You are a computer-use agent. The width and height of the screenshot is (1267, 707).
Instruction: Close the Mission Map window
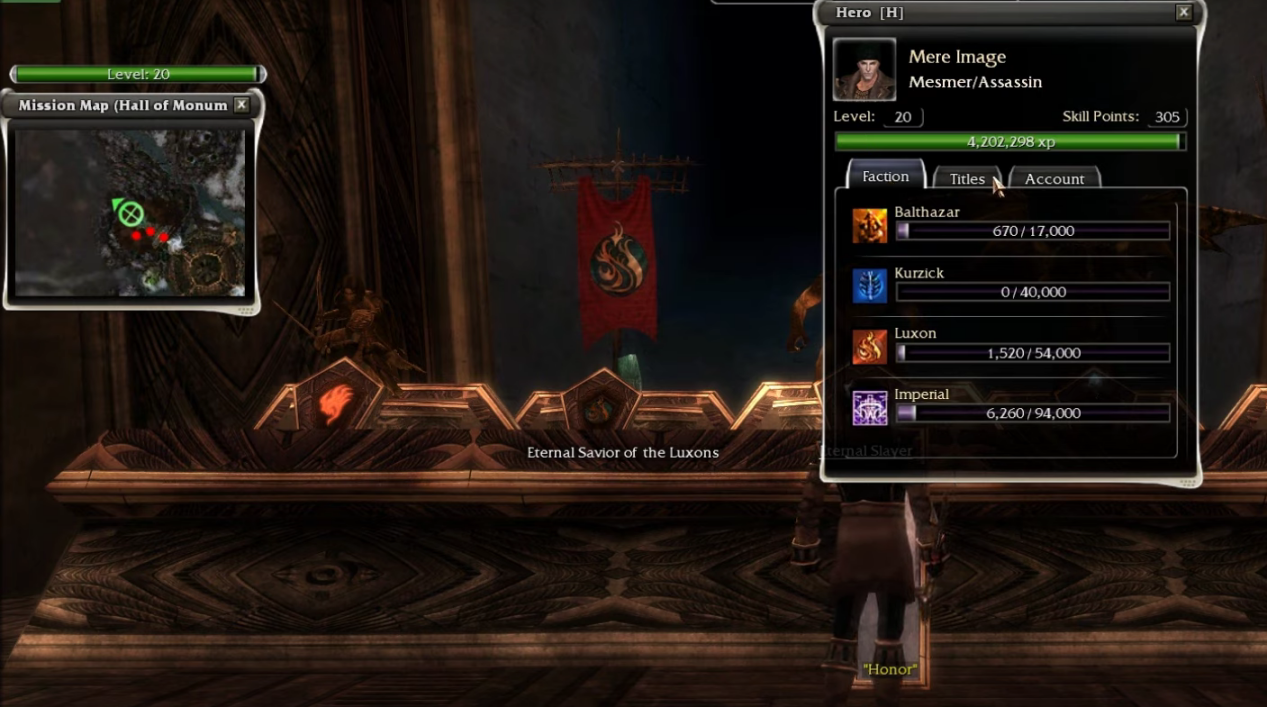click(241, 105)
